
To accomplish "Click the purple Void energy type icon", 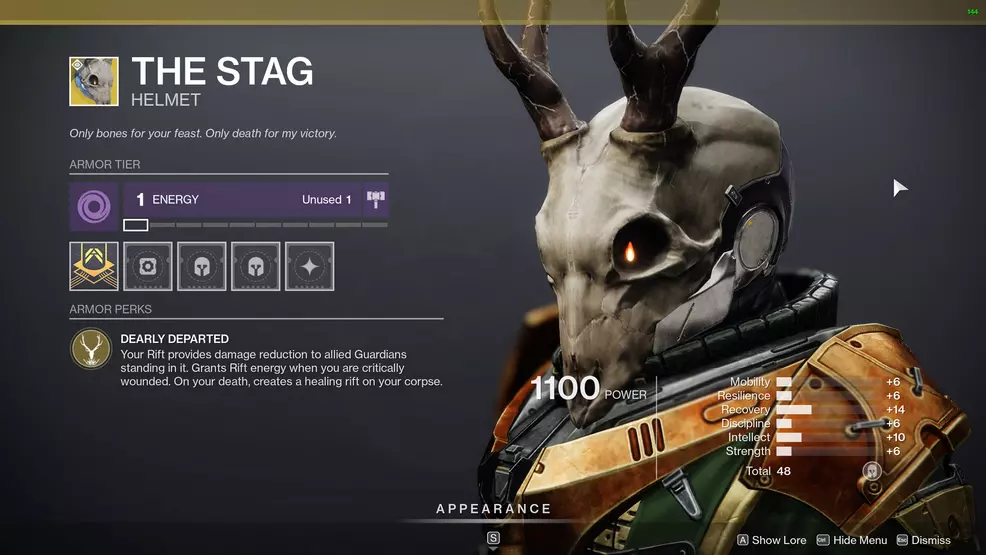I will point(94,207).
